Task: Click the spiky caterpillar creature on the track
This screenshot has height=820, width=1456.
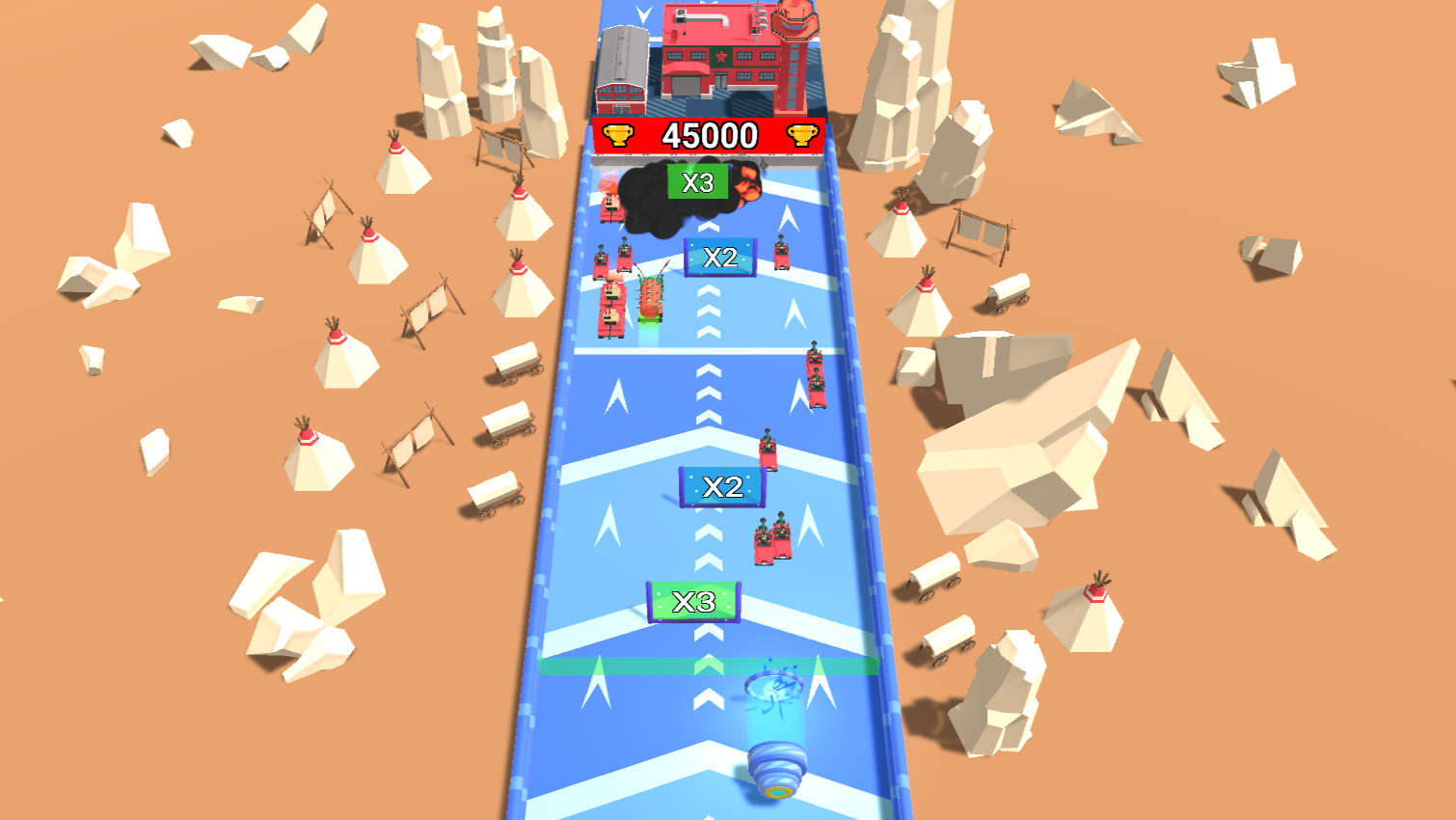Action: [650, 298]
